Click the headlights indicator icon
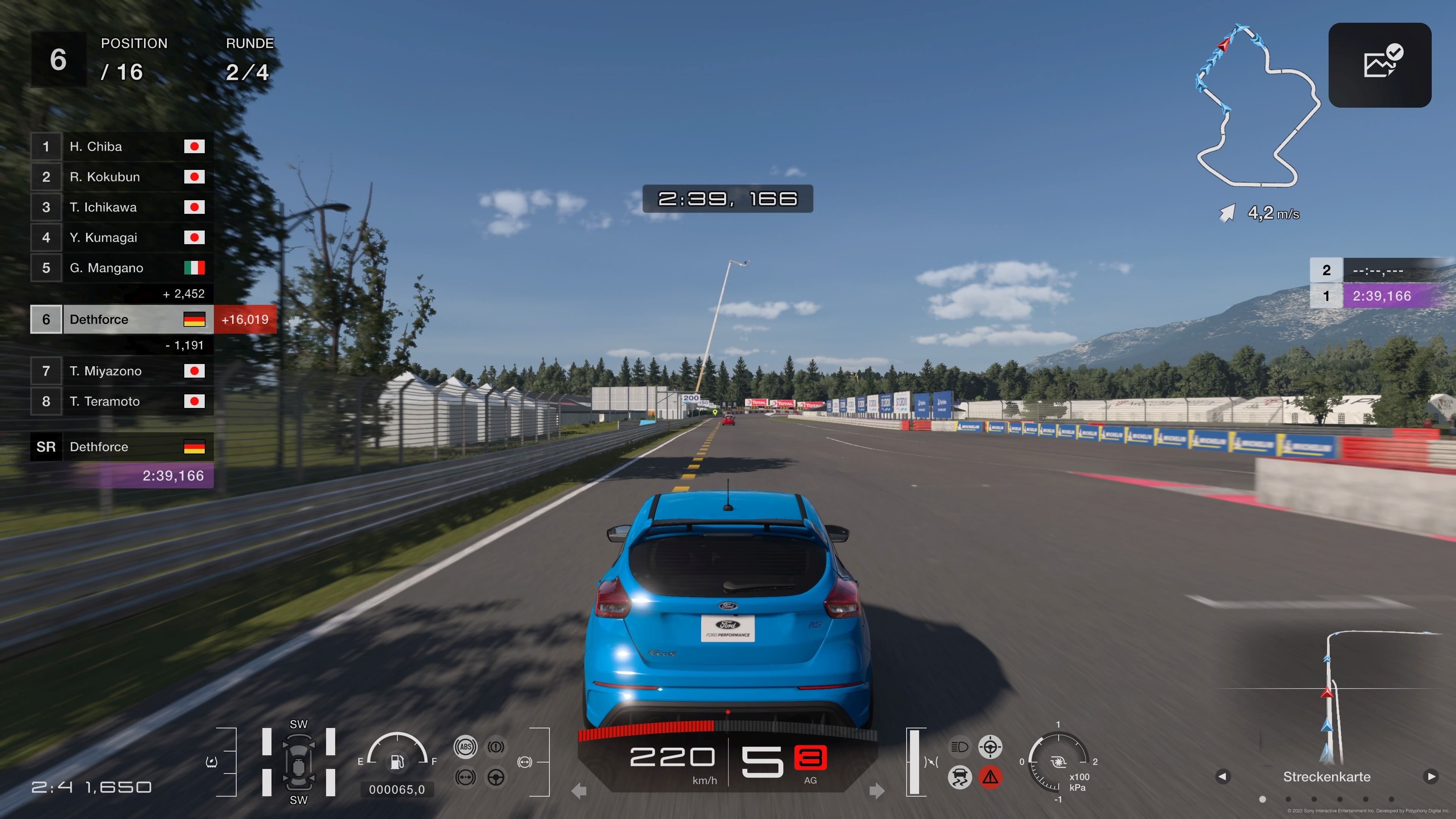Image resolution: width=1456 pixels, height=819 pixels. click(960, 747)
